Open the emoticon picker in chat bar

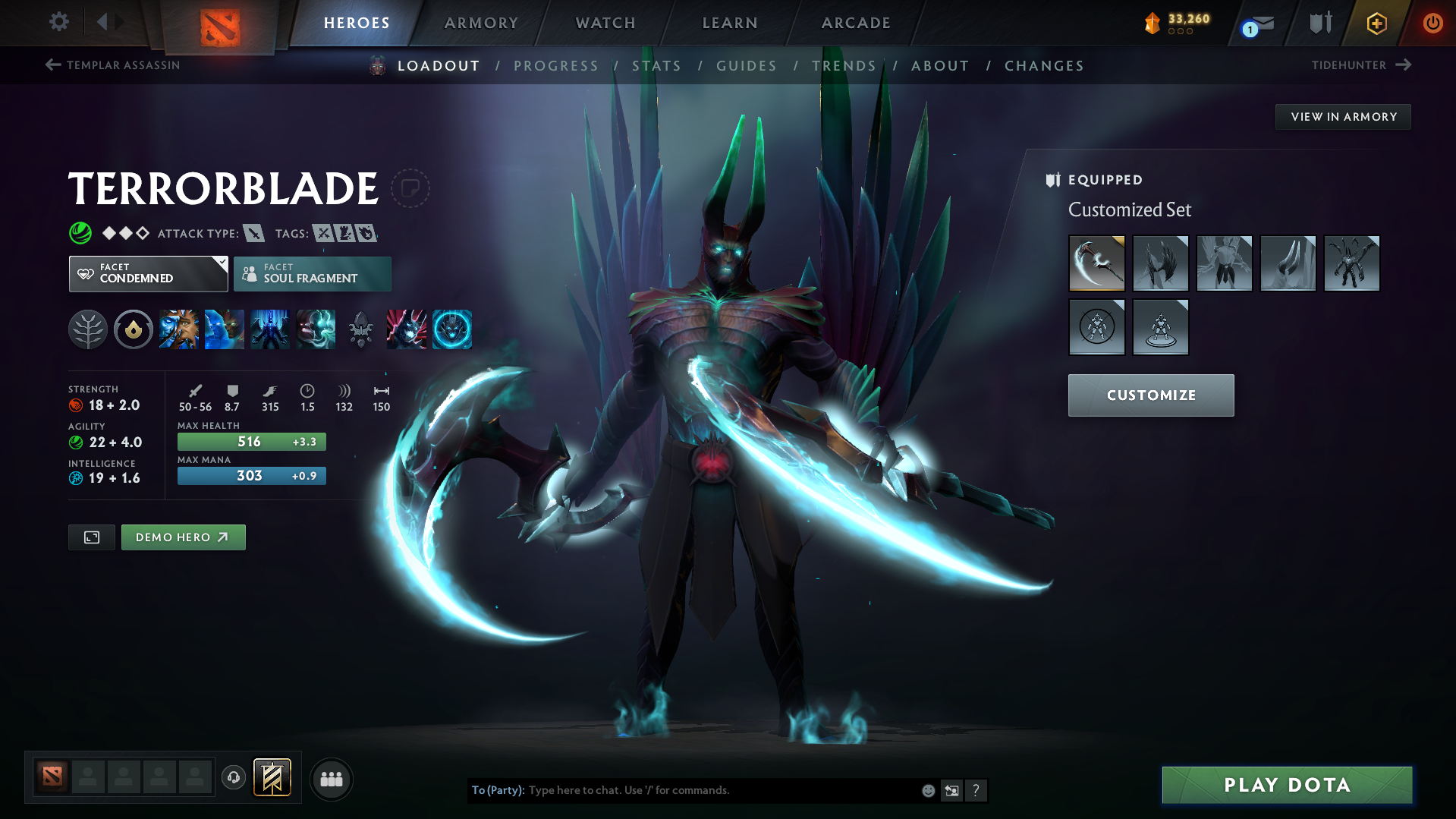click(928, 790)
